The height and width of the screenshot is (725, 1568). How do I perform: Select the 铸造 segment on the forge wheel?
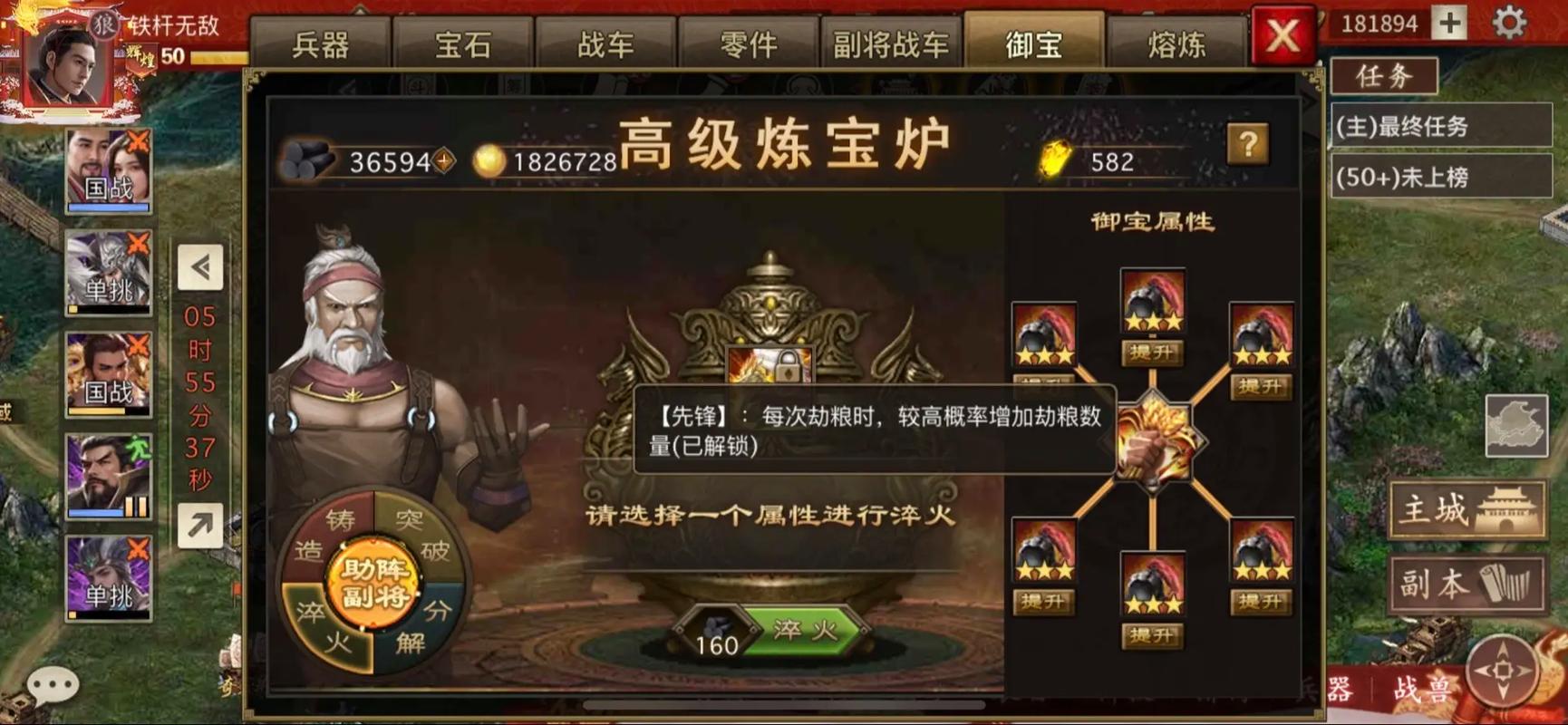pyautogui.click(x=326, y=535)
